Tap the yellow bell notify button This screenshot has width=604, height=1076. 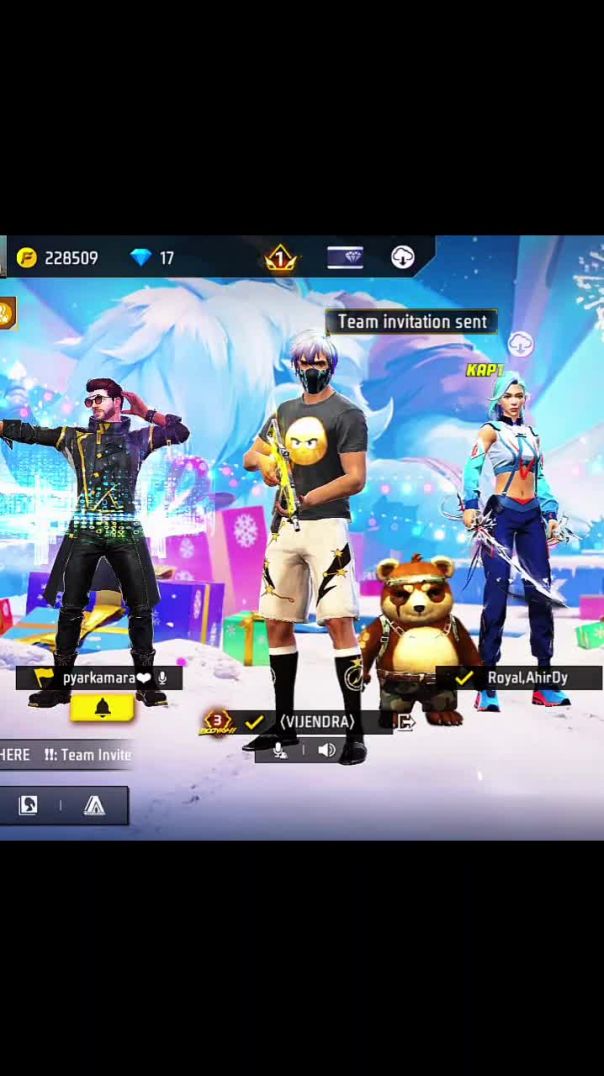pos(102,708)
